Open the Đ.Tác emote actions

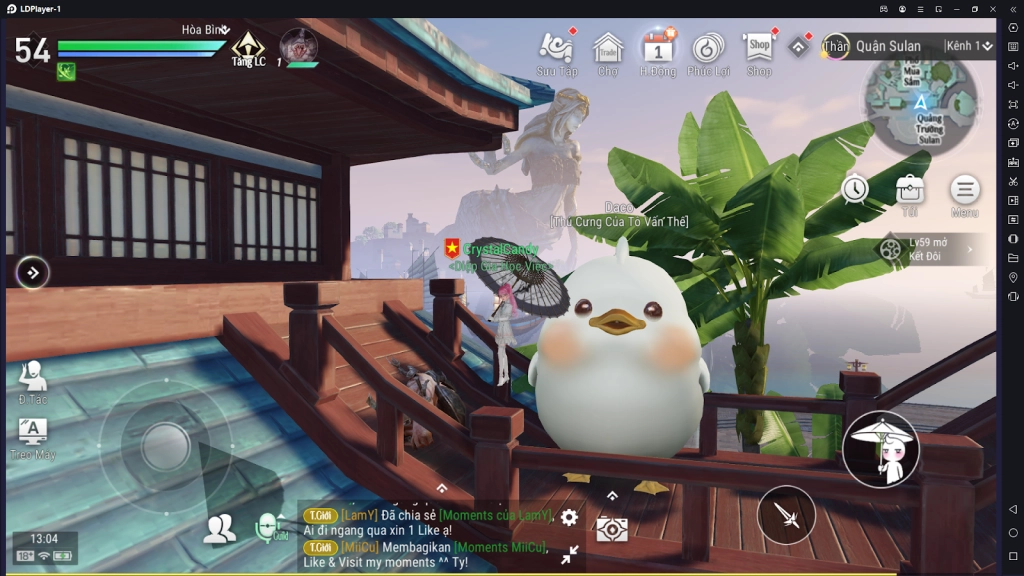tap(32, 381)
